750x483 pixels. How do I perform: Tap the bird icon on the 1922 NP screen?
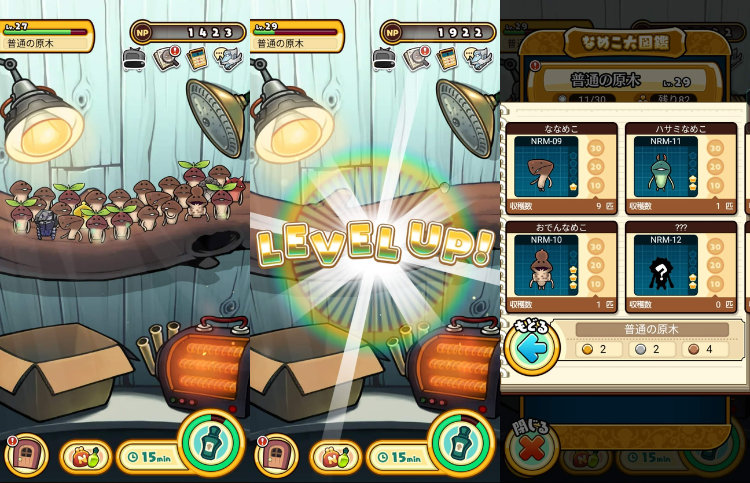point(476,60)
